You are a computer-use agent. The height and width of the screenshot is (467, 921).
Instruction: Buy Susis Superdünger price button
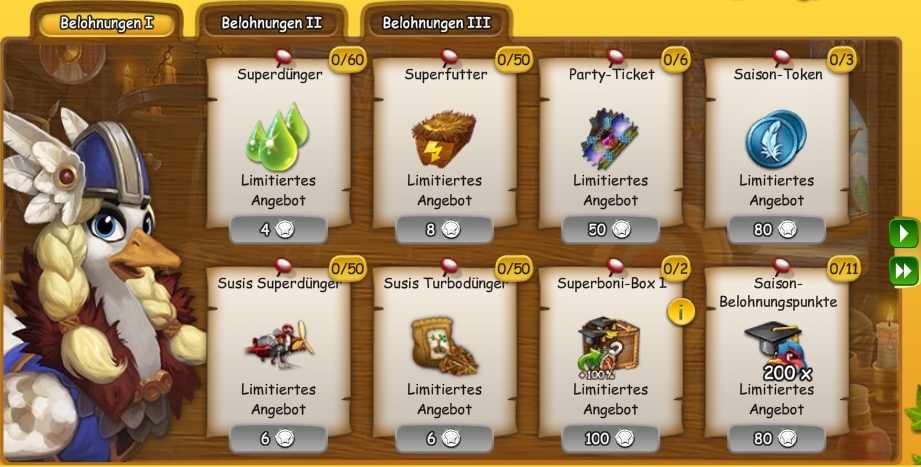pyautogui.click(x=278, y=438)
